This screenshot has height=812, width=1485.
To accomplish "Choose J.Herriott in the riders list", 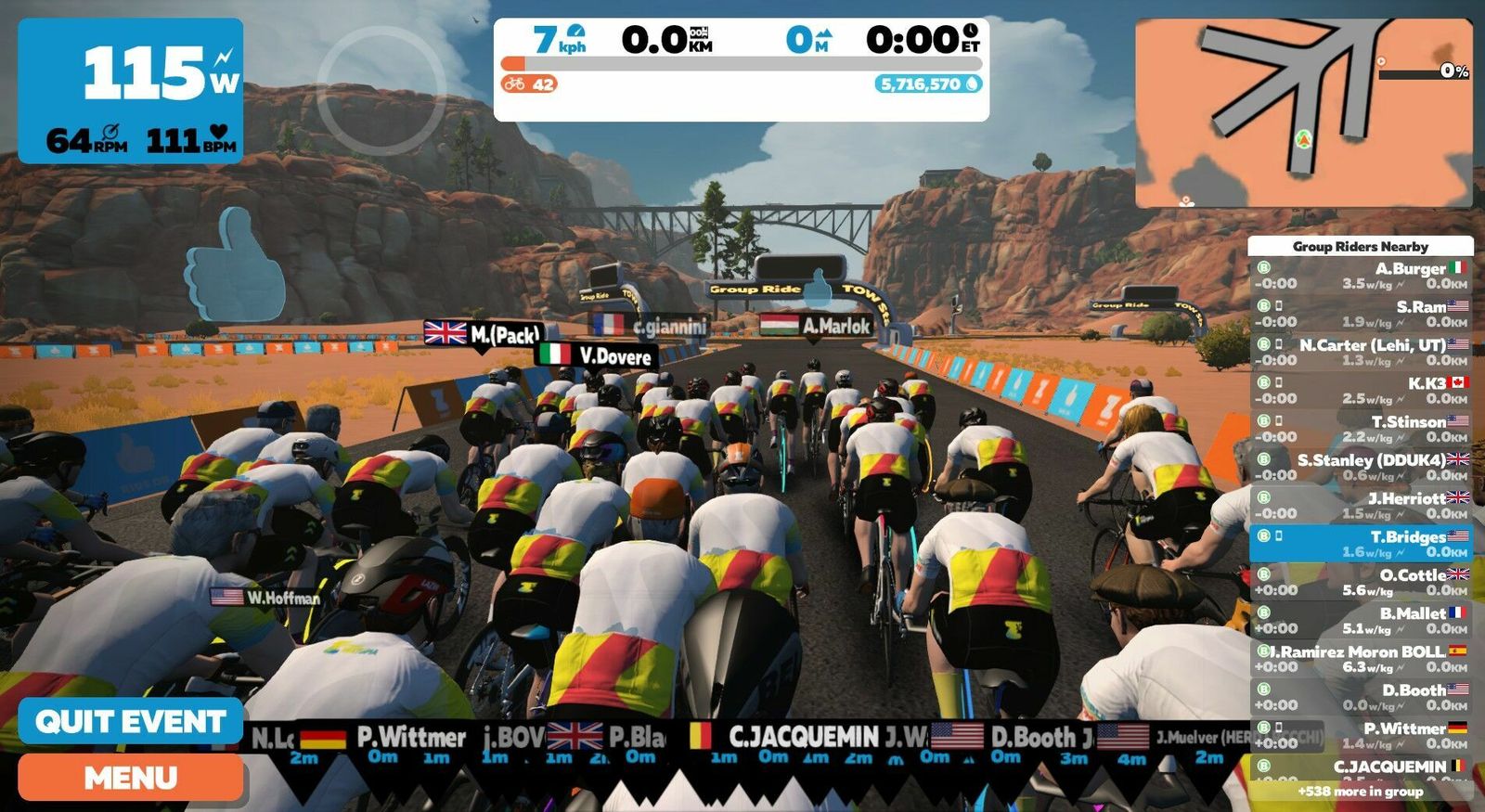I will tap(1361, 505).
